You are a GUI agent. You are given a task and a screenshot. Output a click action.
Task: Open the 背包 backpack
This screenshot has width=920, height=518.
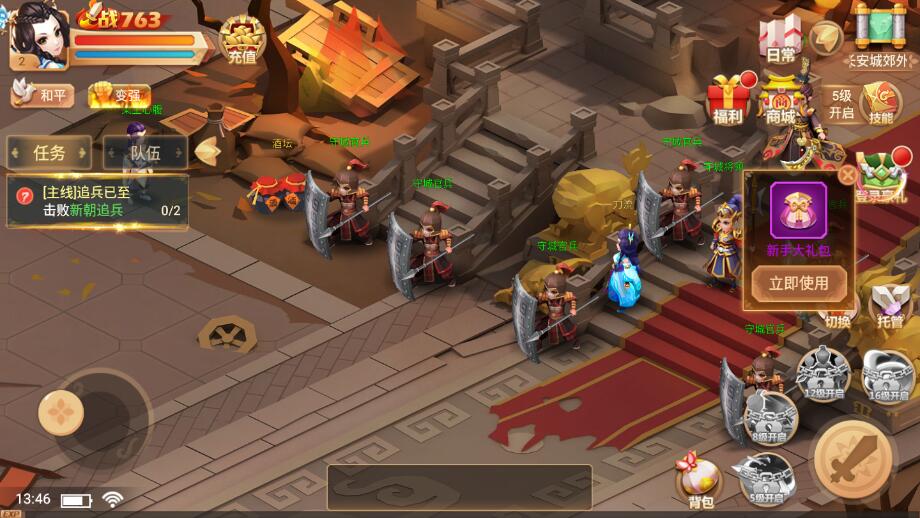tap(700, 481)
